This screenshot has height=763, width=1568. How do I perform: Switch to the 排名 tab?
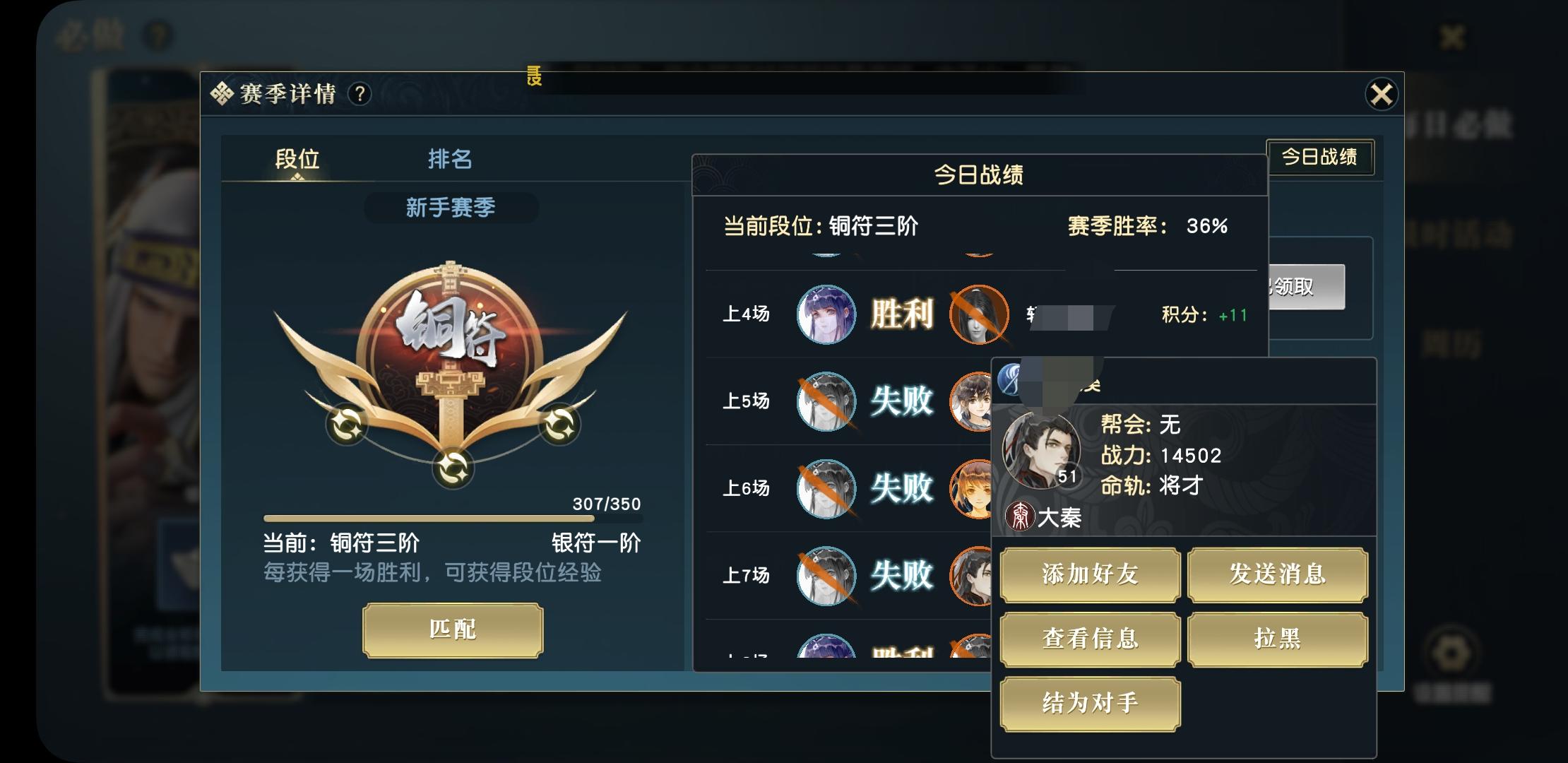(451, 160)
